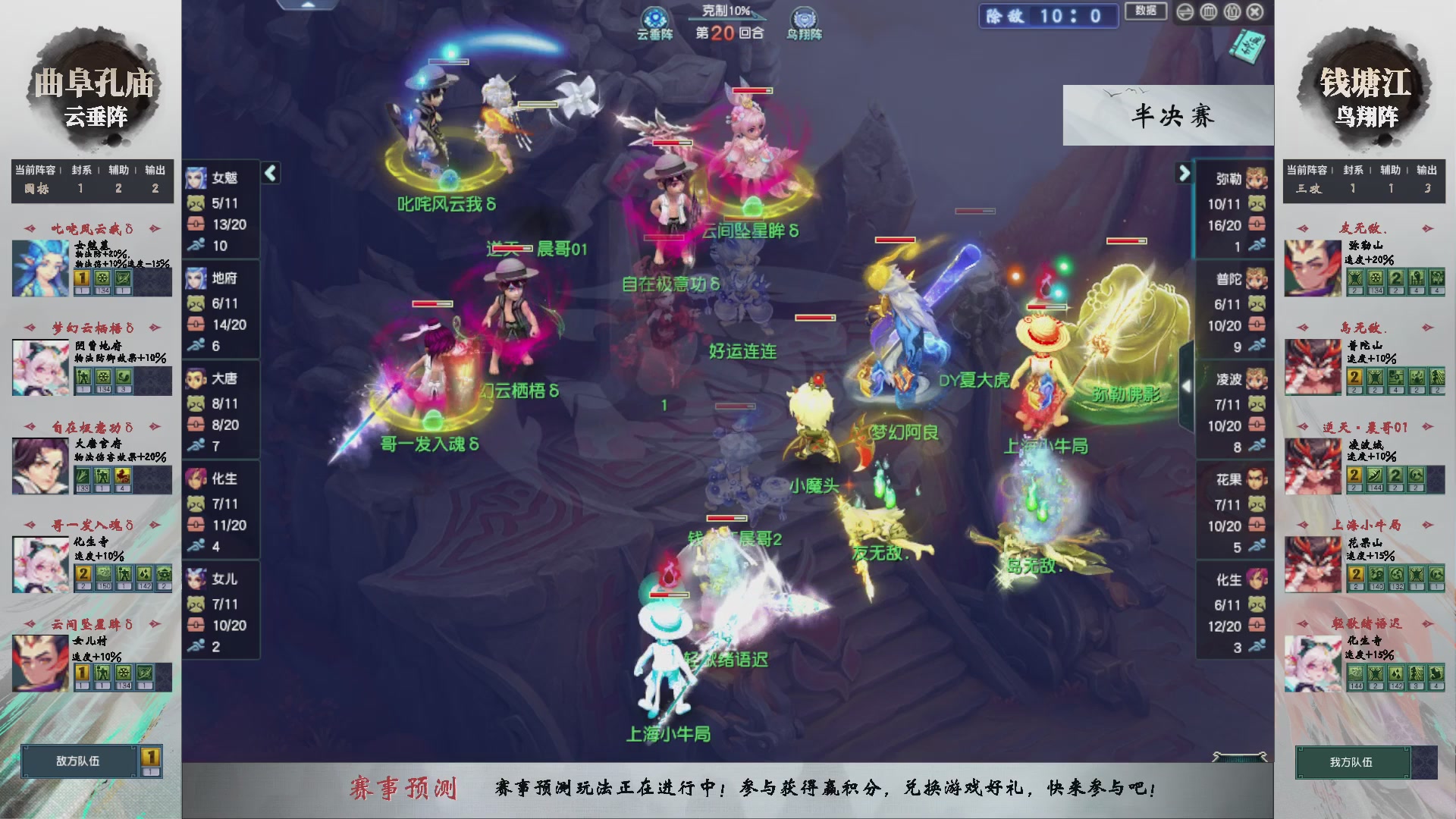
Task: Click the 化生 portrait in left sidebar
Action: click(196, 479)
